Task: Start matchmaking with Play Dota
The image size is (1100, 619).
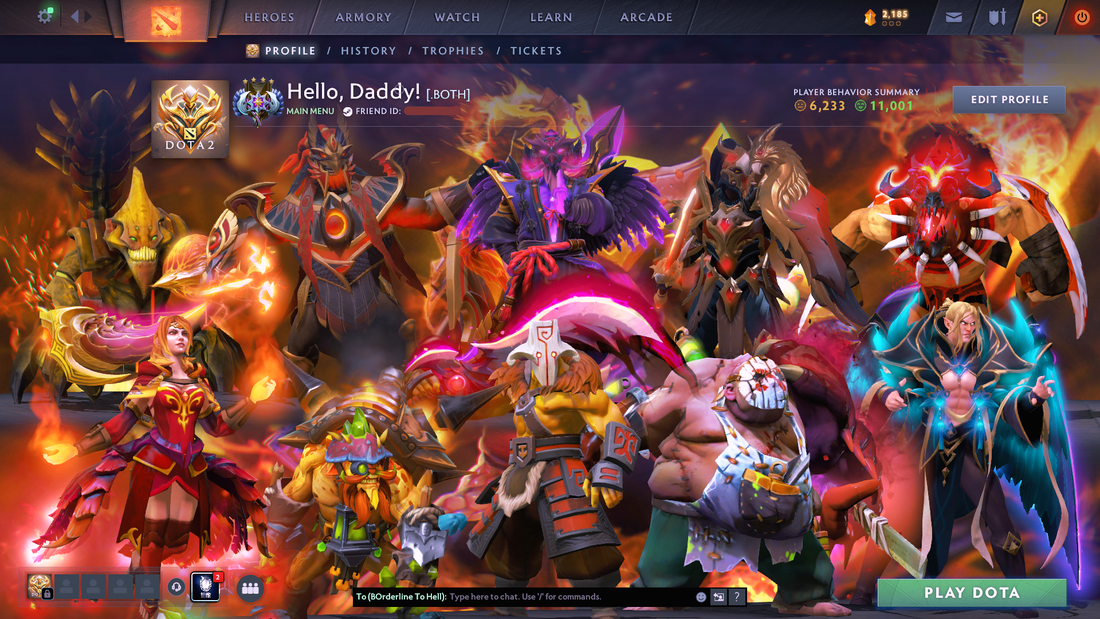Action: (x=971, y=593)
